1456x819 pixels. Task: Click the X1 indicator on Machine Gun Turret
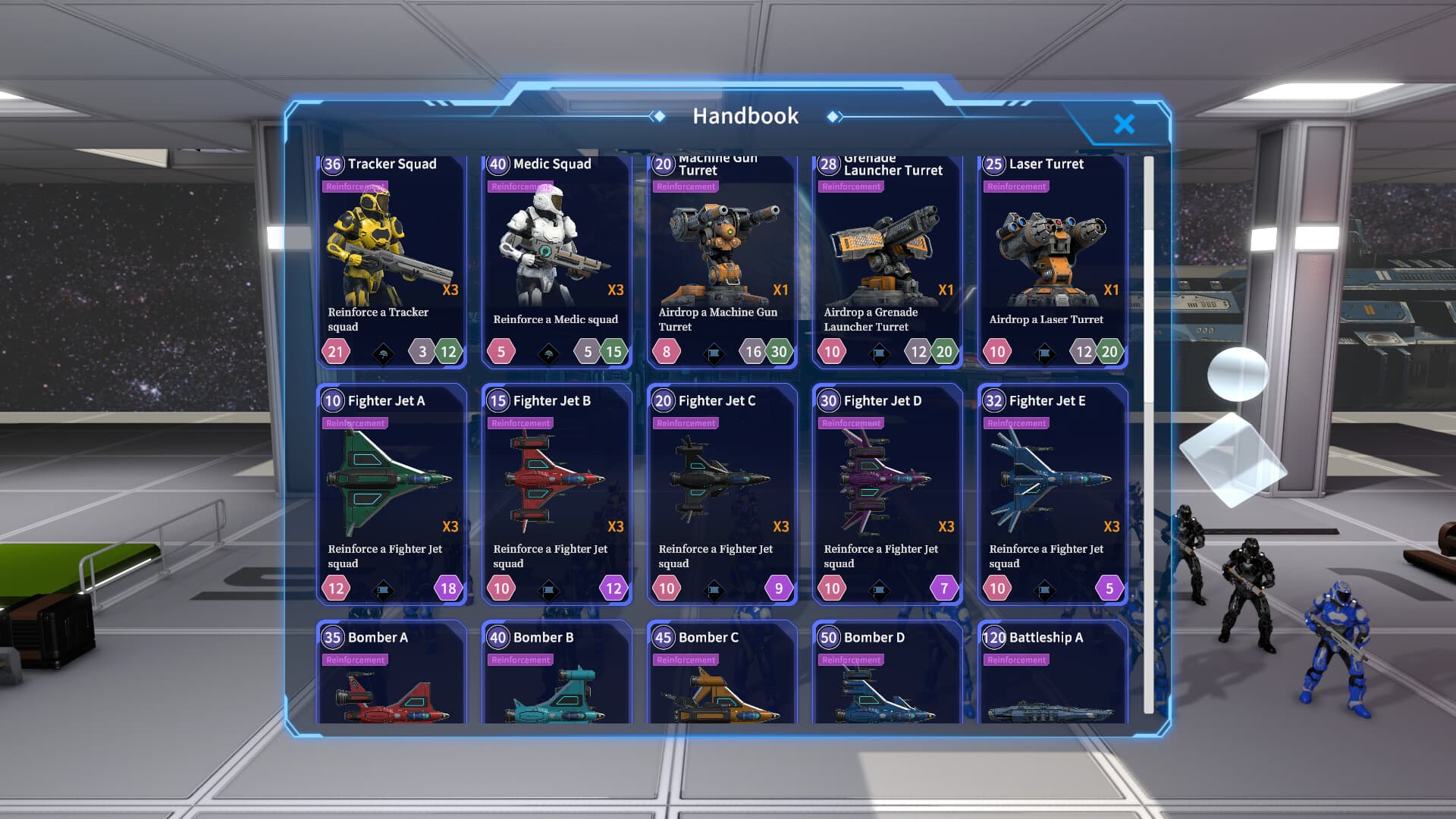781,290
